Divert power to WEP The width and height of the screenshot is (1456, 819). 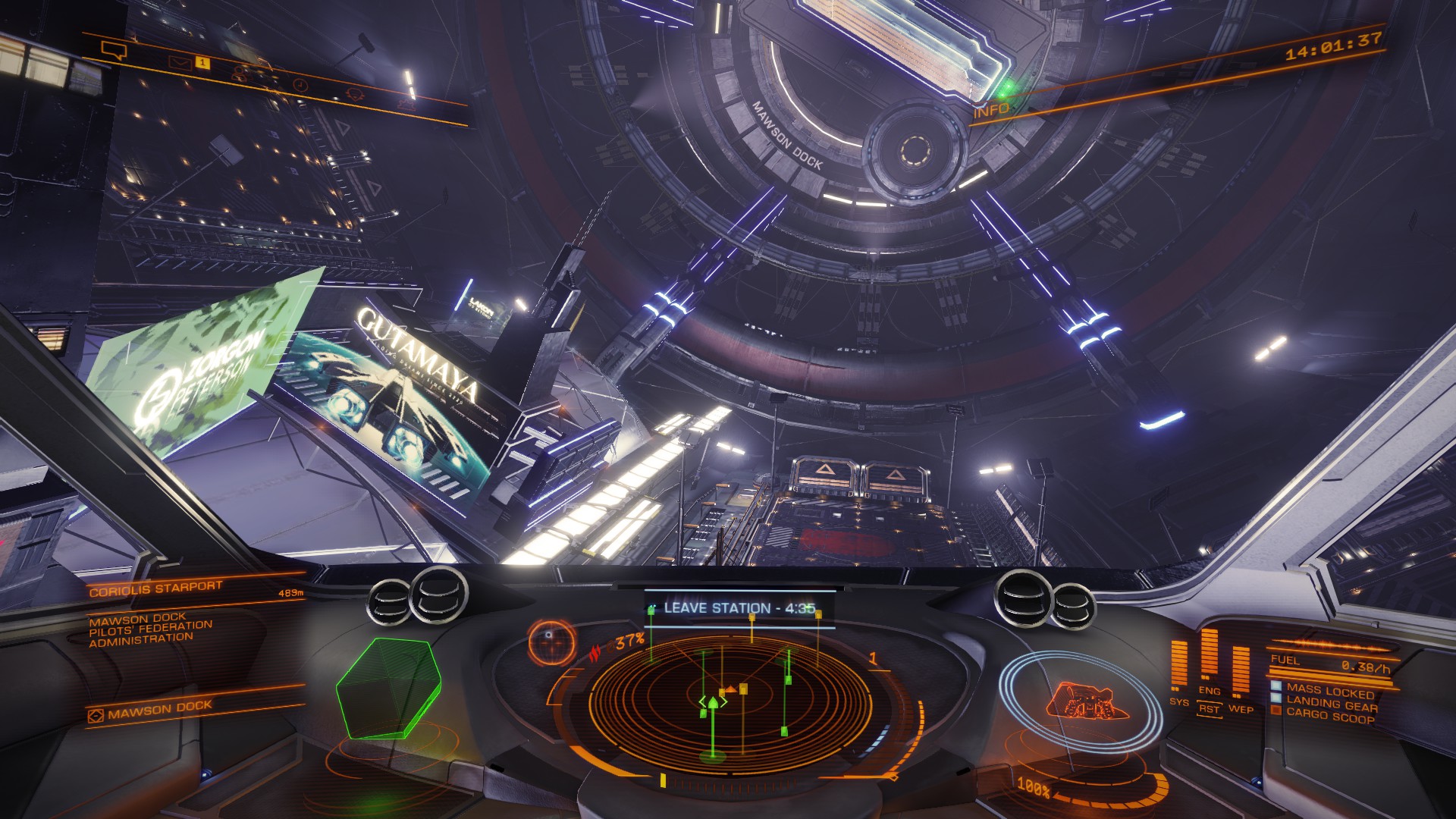coord(1241,709)
